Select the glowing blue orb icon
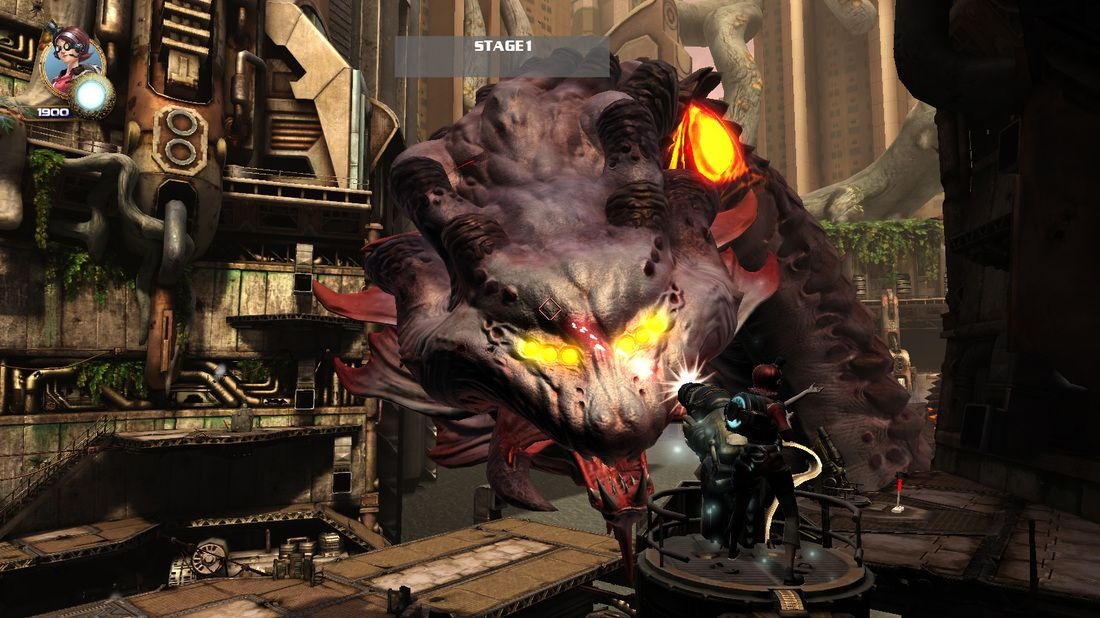 tap(93, 95)
